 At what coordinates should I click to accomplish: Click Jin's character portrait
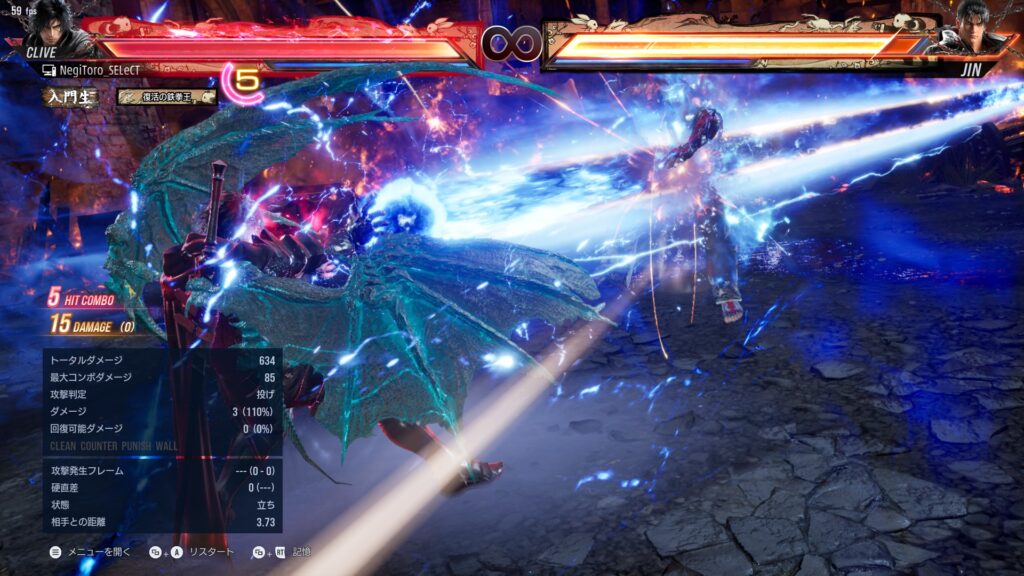(978, 28)
